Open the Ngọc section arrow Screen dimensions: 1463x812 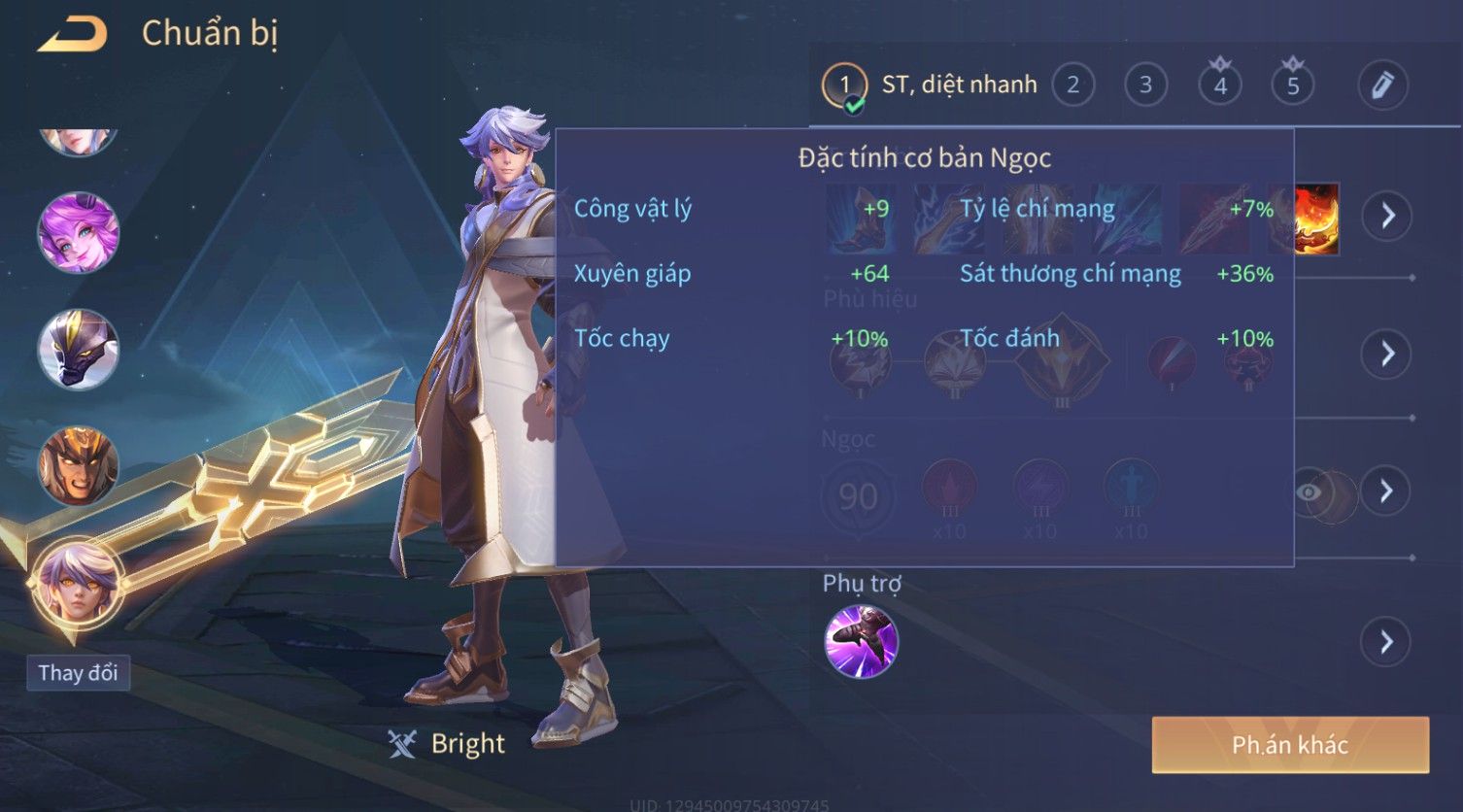[x=1387, y=491]
